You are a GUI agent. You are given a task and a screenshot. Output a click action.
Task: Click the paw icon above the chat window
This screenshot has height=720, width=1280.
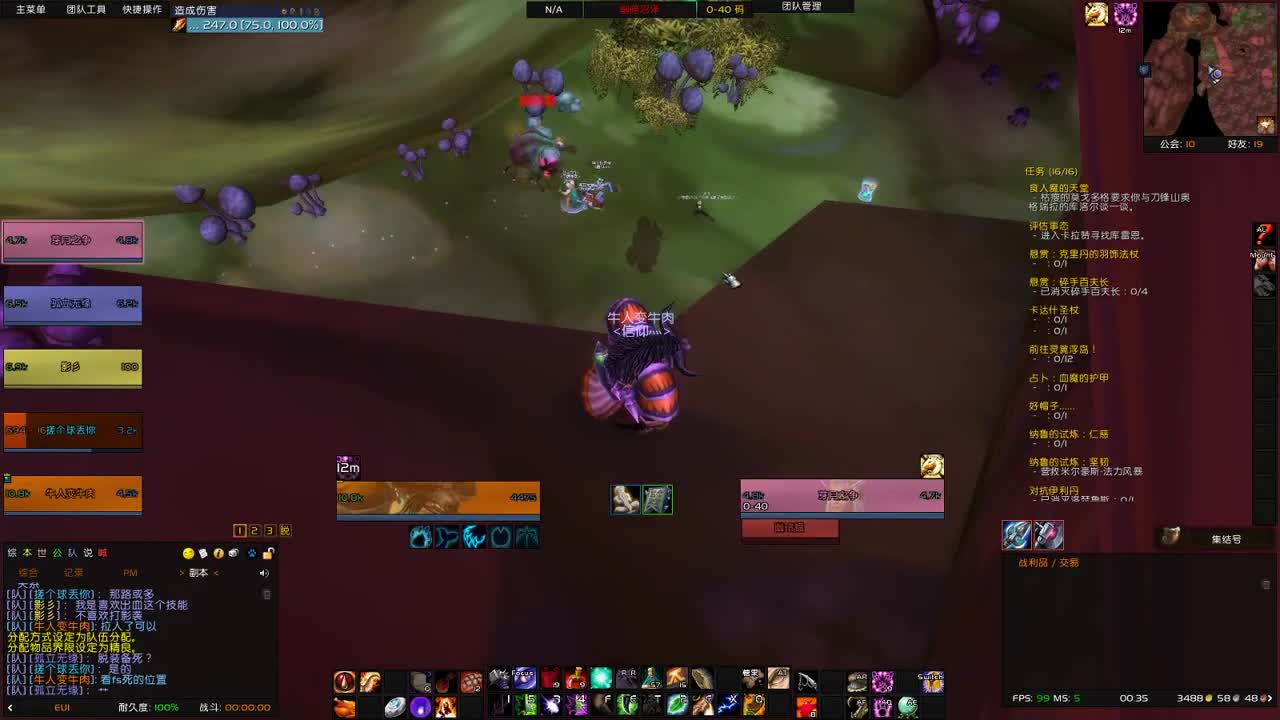tap(251, 554)
